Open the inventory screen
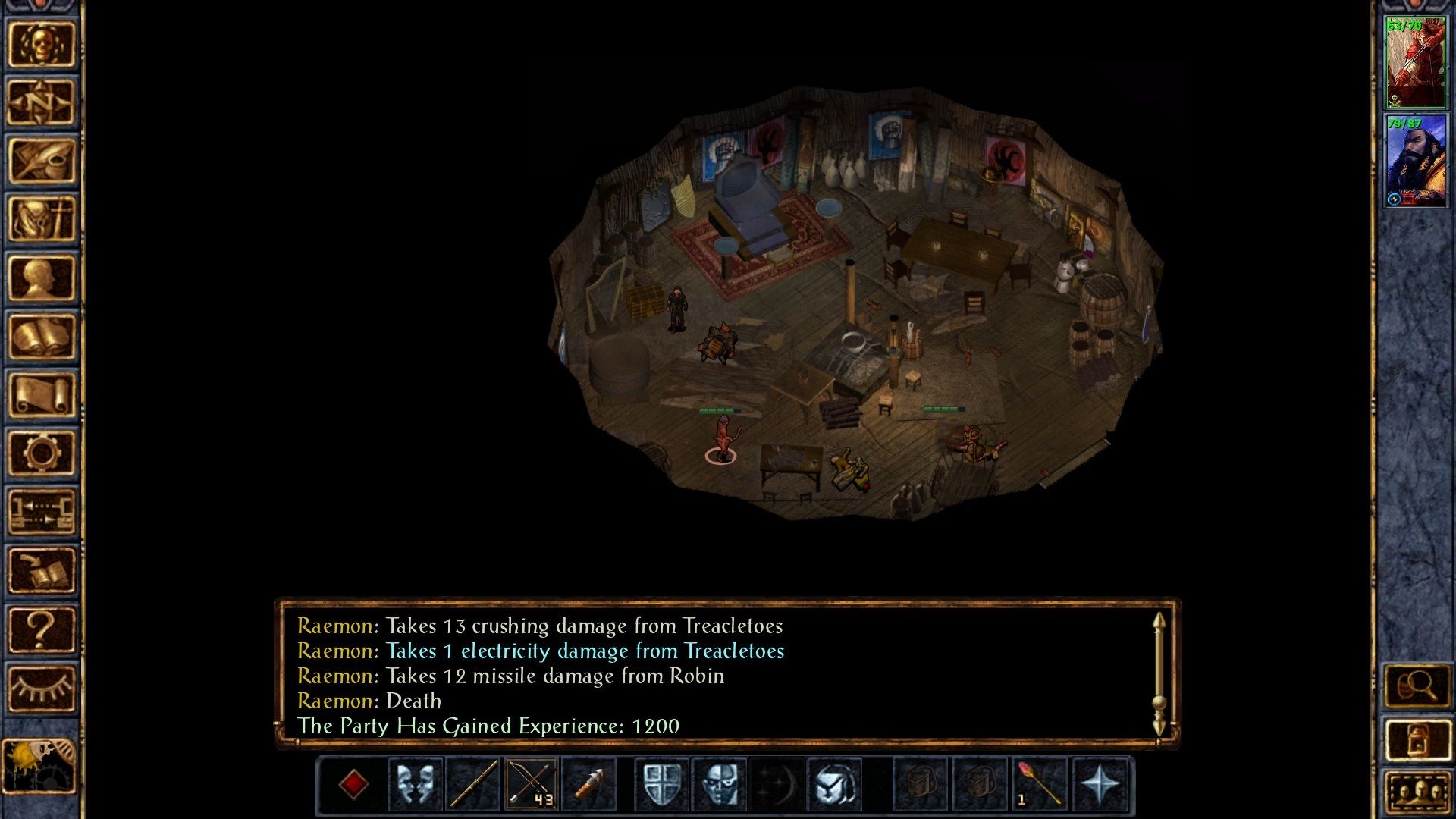Image resolution: width=1456 pixels, height=819 pixels. coord(42,219)
